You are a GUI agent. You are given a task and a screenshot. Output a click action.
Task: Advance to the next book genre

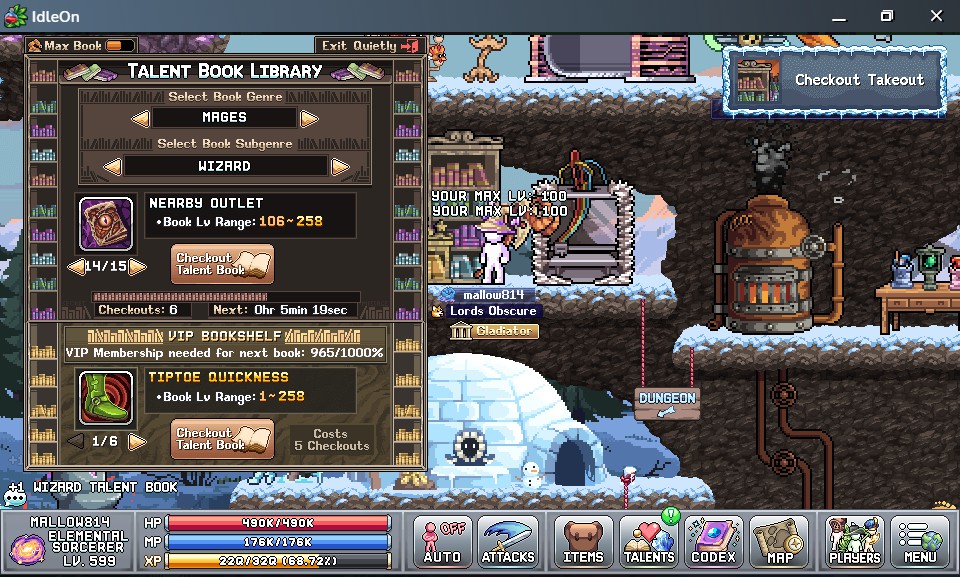pyautogui.click(x=309, y=118)
